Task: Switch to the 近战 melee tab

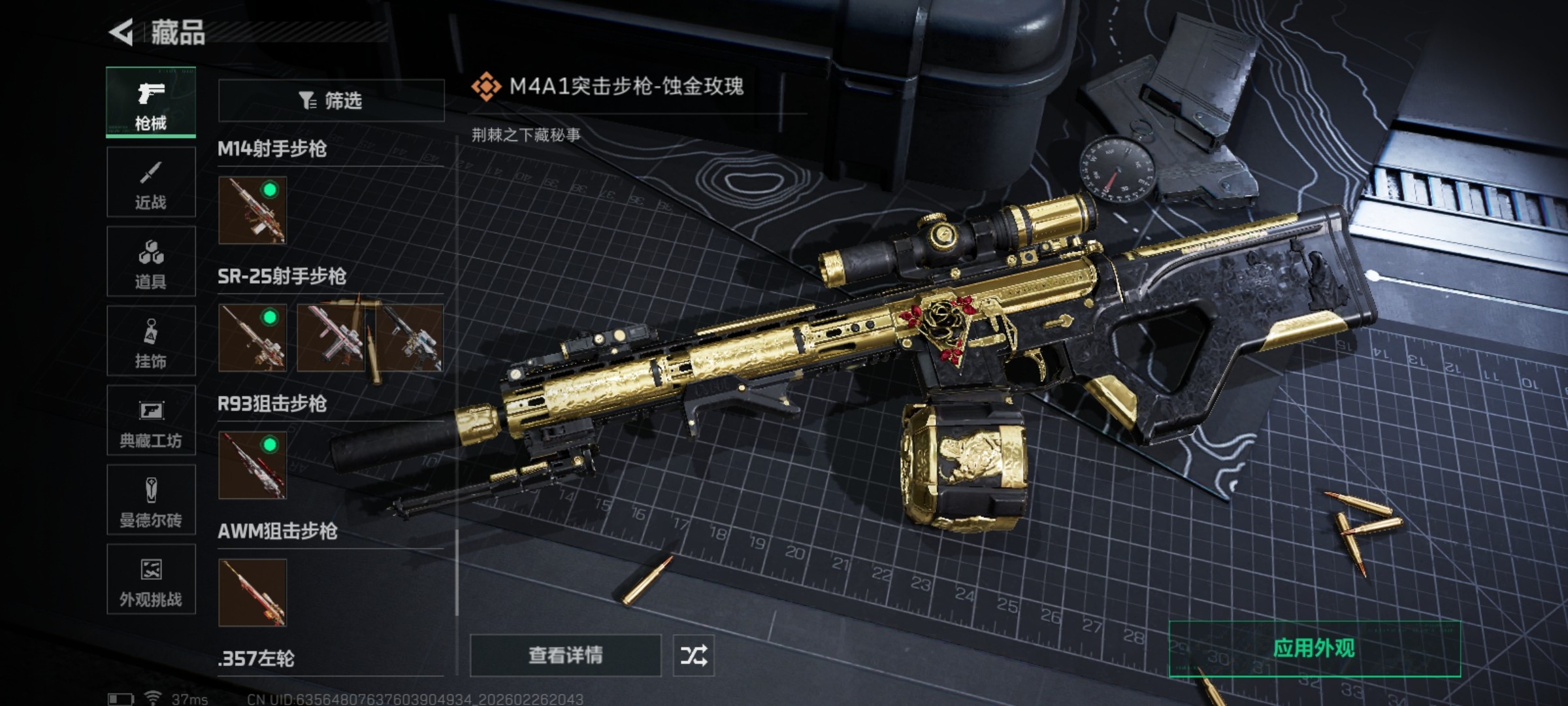Action: [x=151, y=182]
